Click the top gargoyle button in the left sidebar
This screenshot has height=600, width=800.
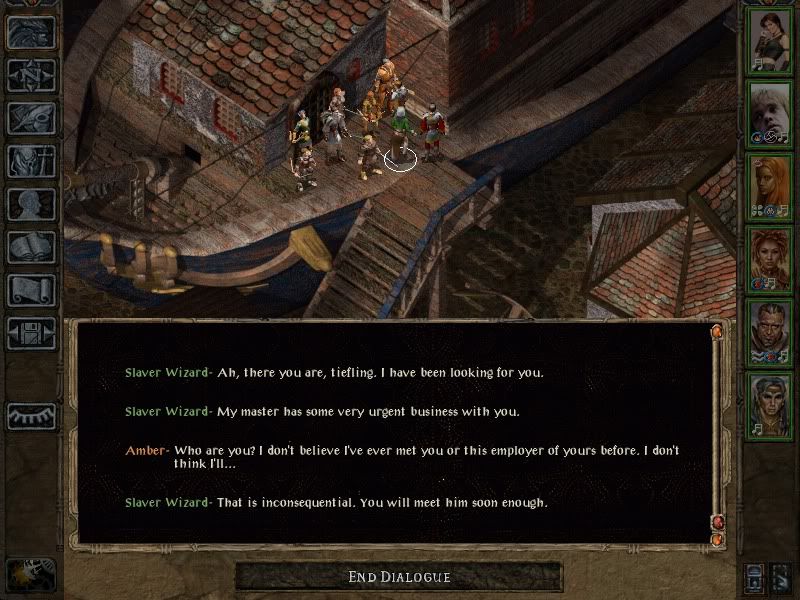31,32
